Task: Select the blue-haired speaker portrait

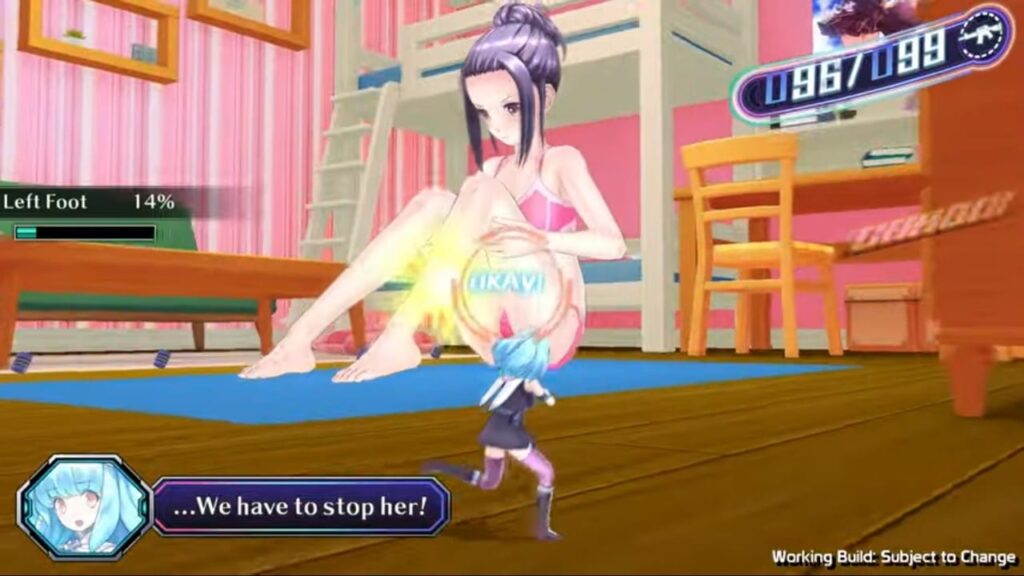Action: 83,505
